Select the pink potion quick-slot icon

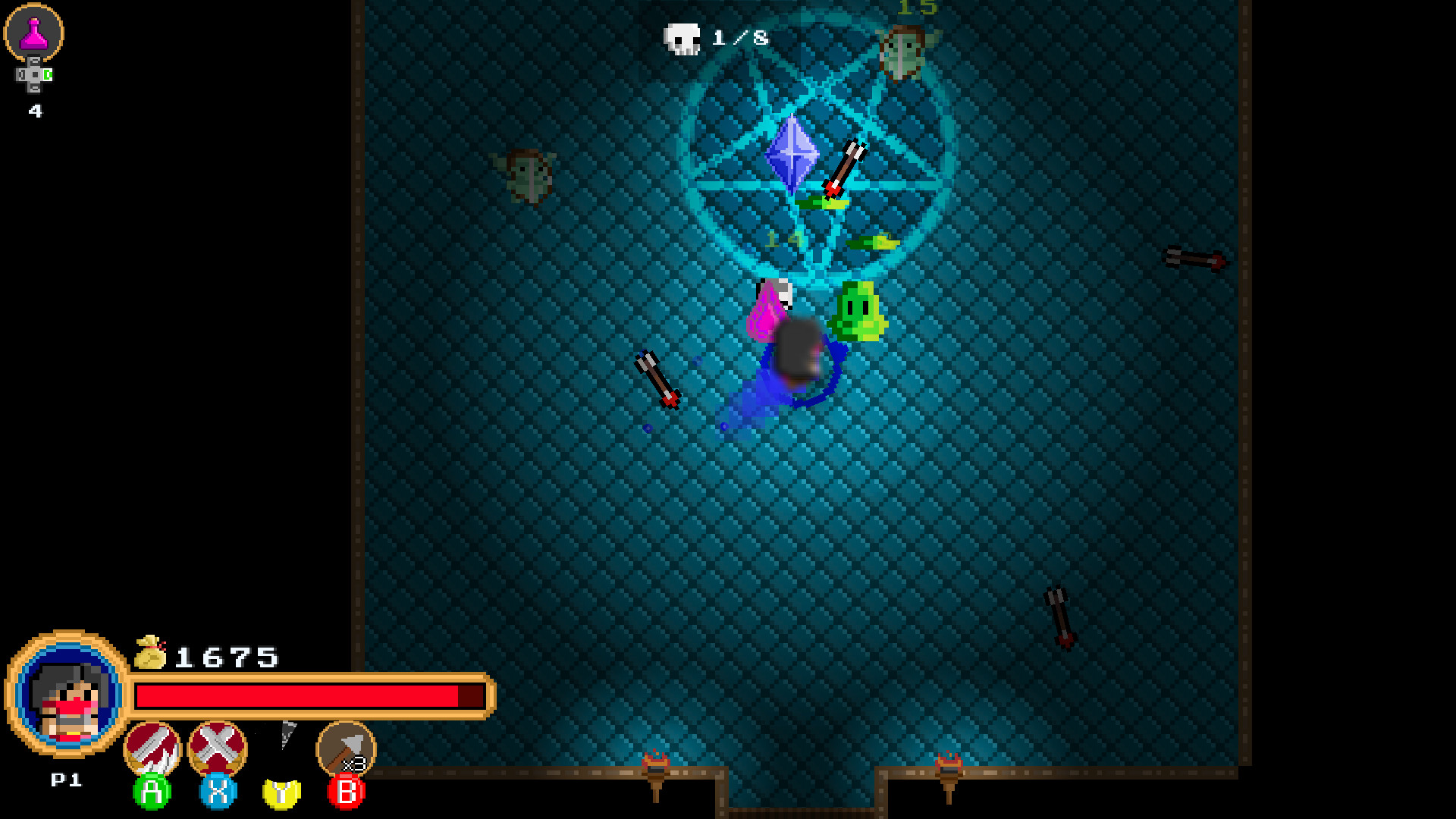click(34, 32)
